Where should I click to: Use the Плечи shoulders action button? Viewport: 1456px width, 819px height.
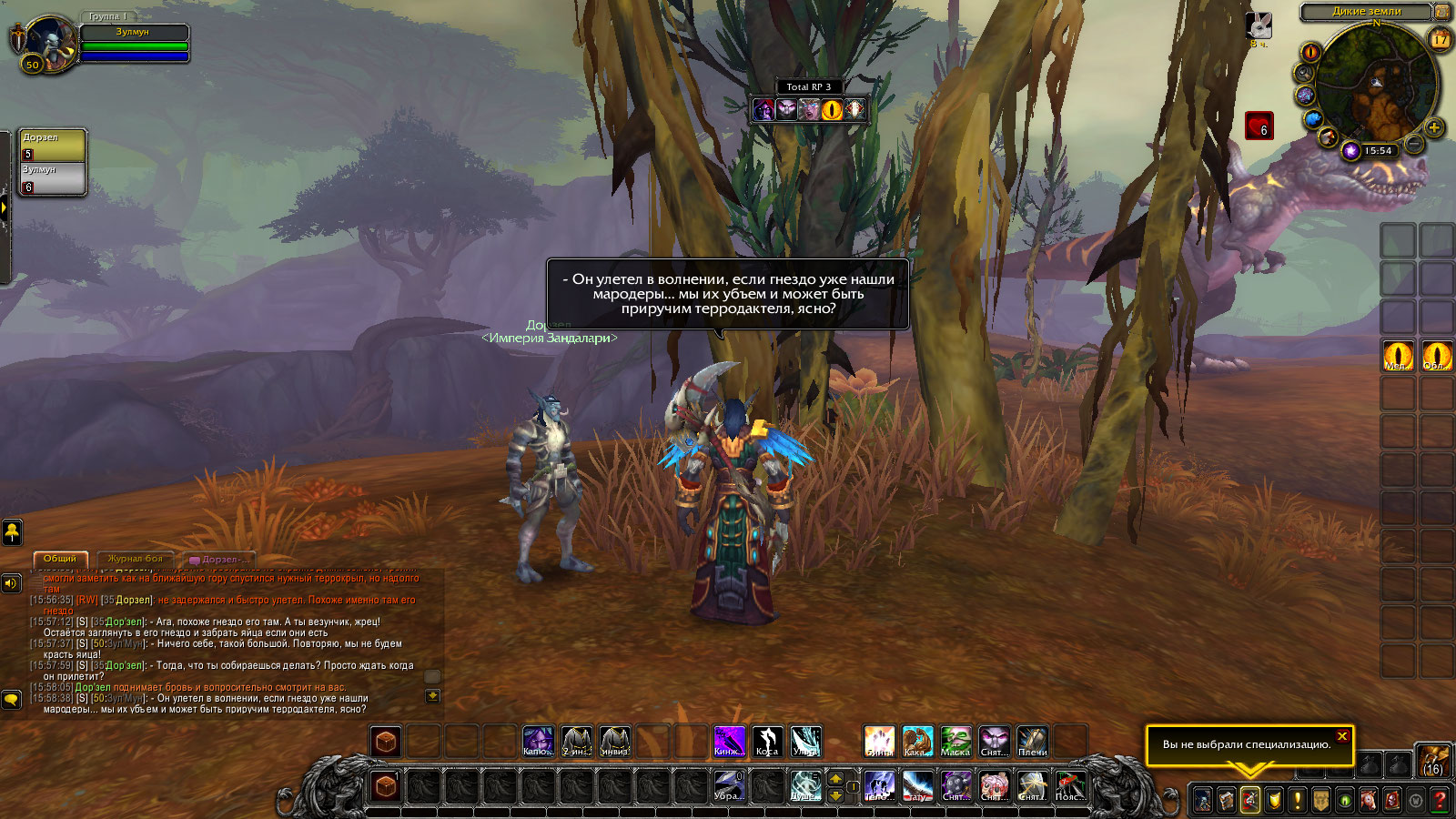(x=1032, y=741)
